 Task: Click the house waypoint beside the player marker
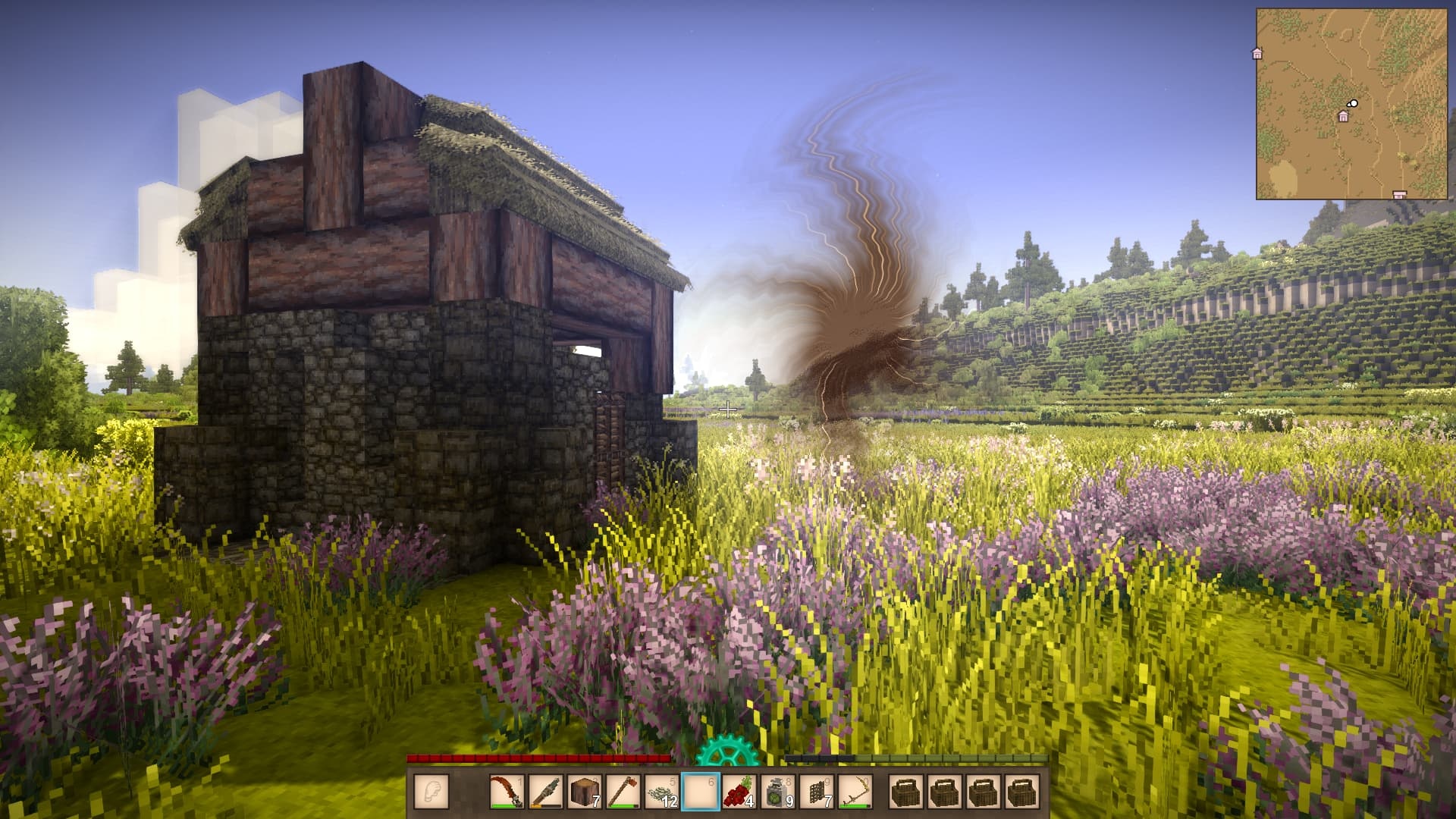1343,117
